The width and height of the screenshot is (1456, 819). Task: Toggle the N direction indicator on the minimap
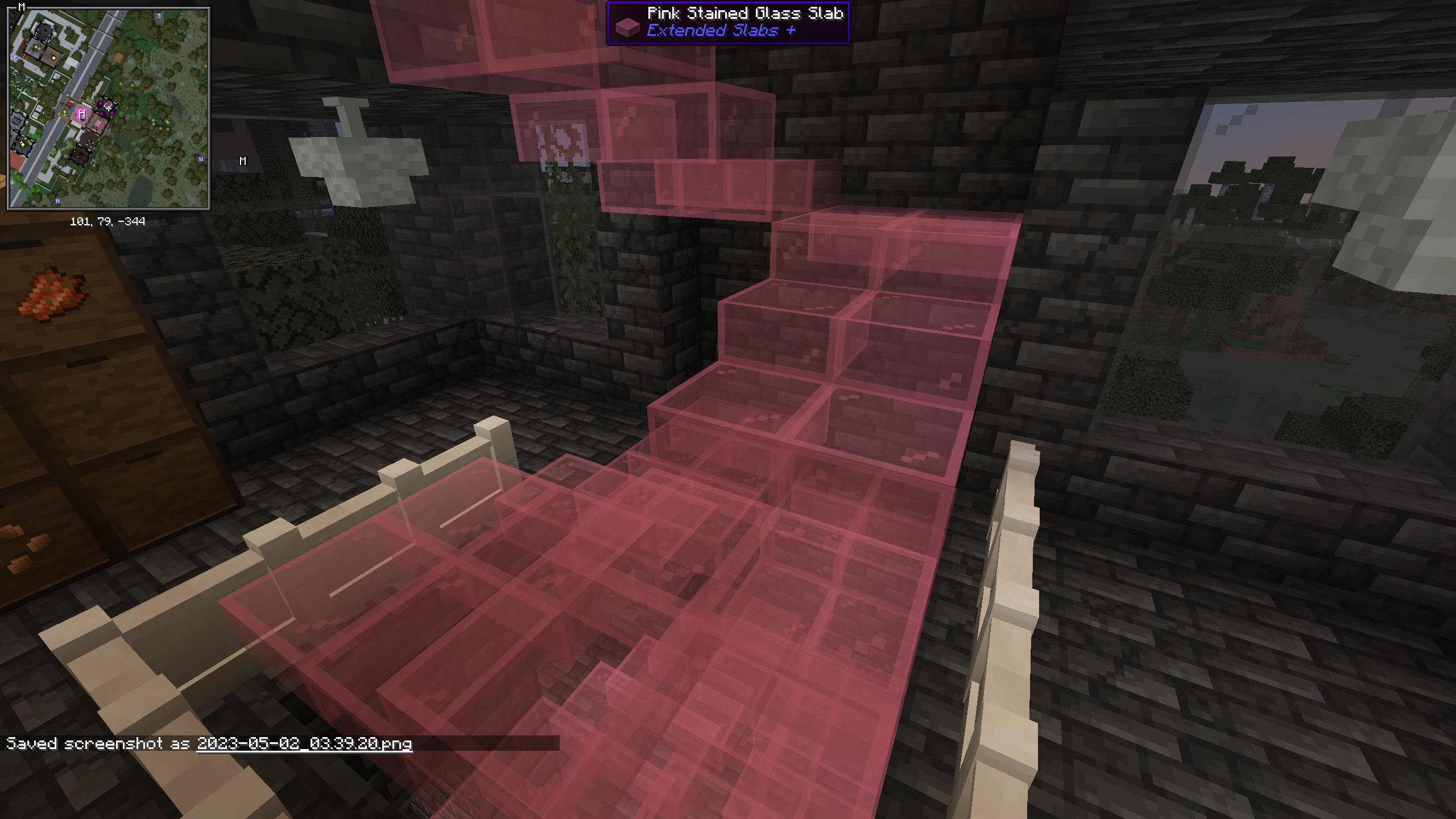click(58, 201)
